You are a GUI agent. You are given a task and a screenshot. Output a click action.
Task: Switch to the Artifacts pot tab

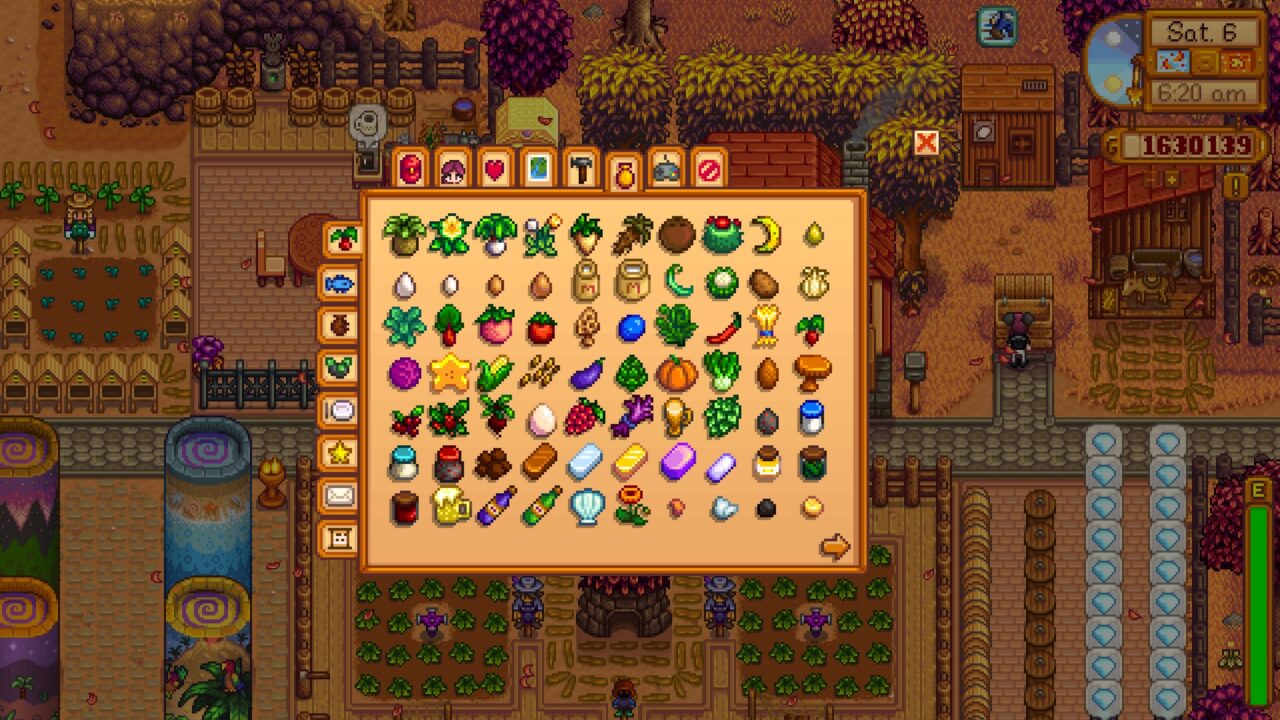pyautogui.click(x=340, y=325)
